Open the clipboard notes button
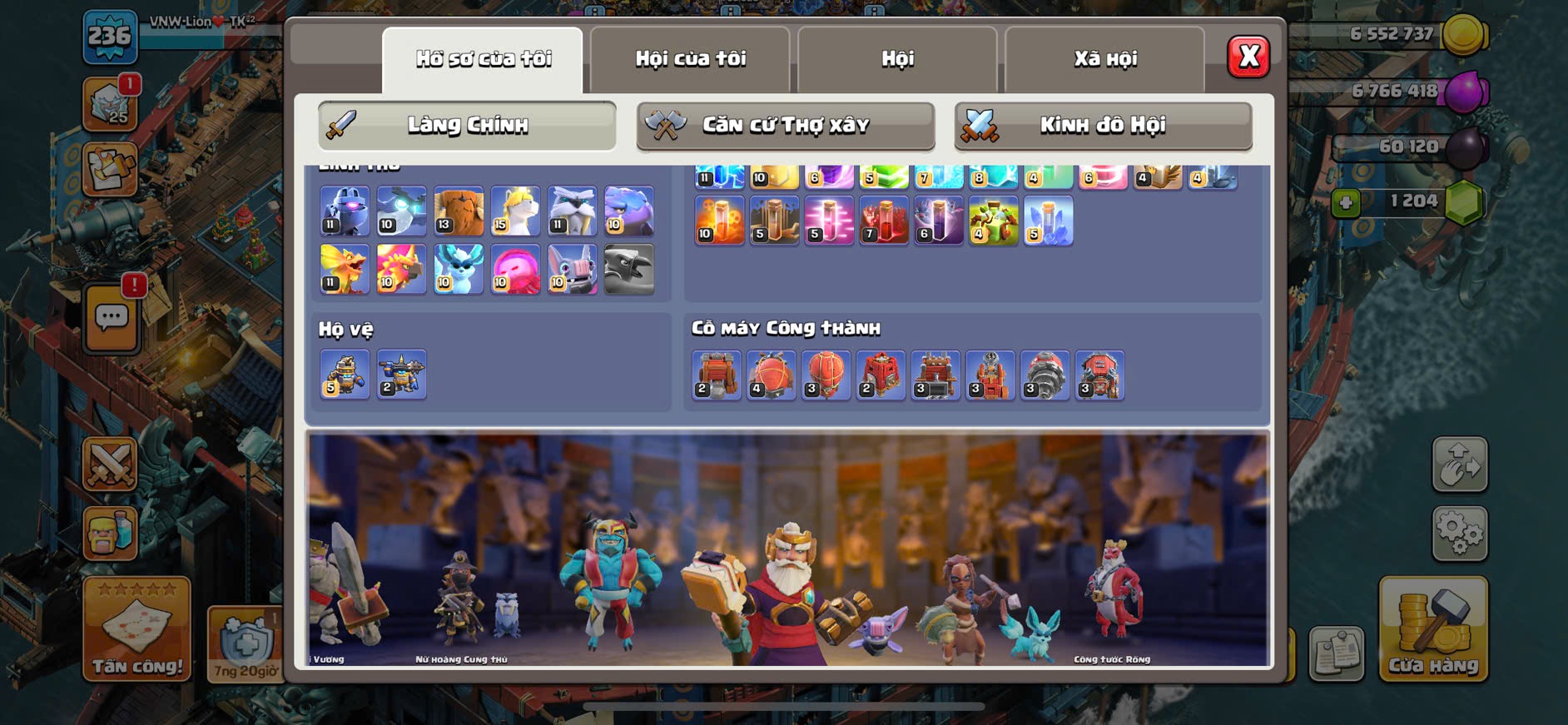Screen dimensions: 1568x725 1336,653
